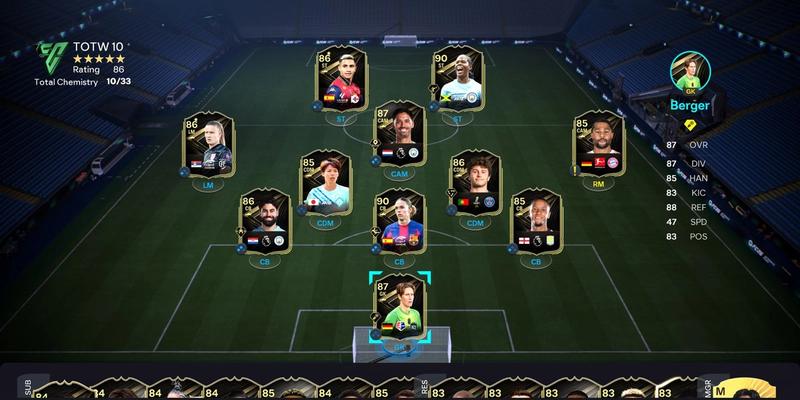
Task: Pick the right midfielder card
Action: pos(599,145)
